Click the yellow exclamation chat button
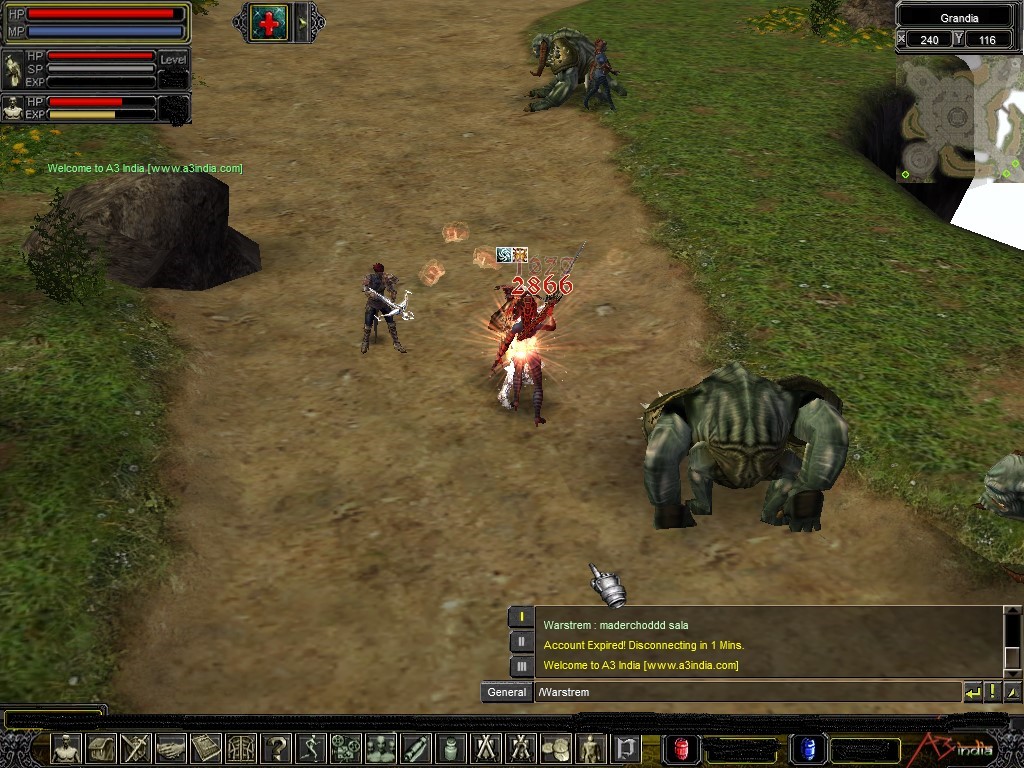This screenshot has height=768, width=1024. pyautogui.click(x=992, y=692)
